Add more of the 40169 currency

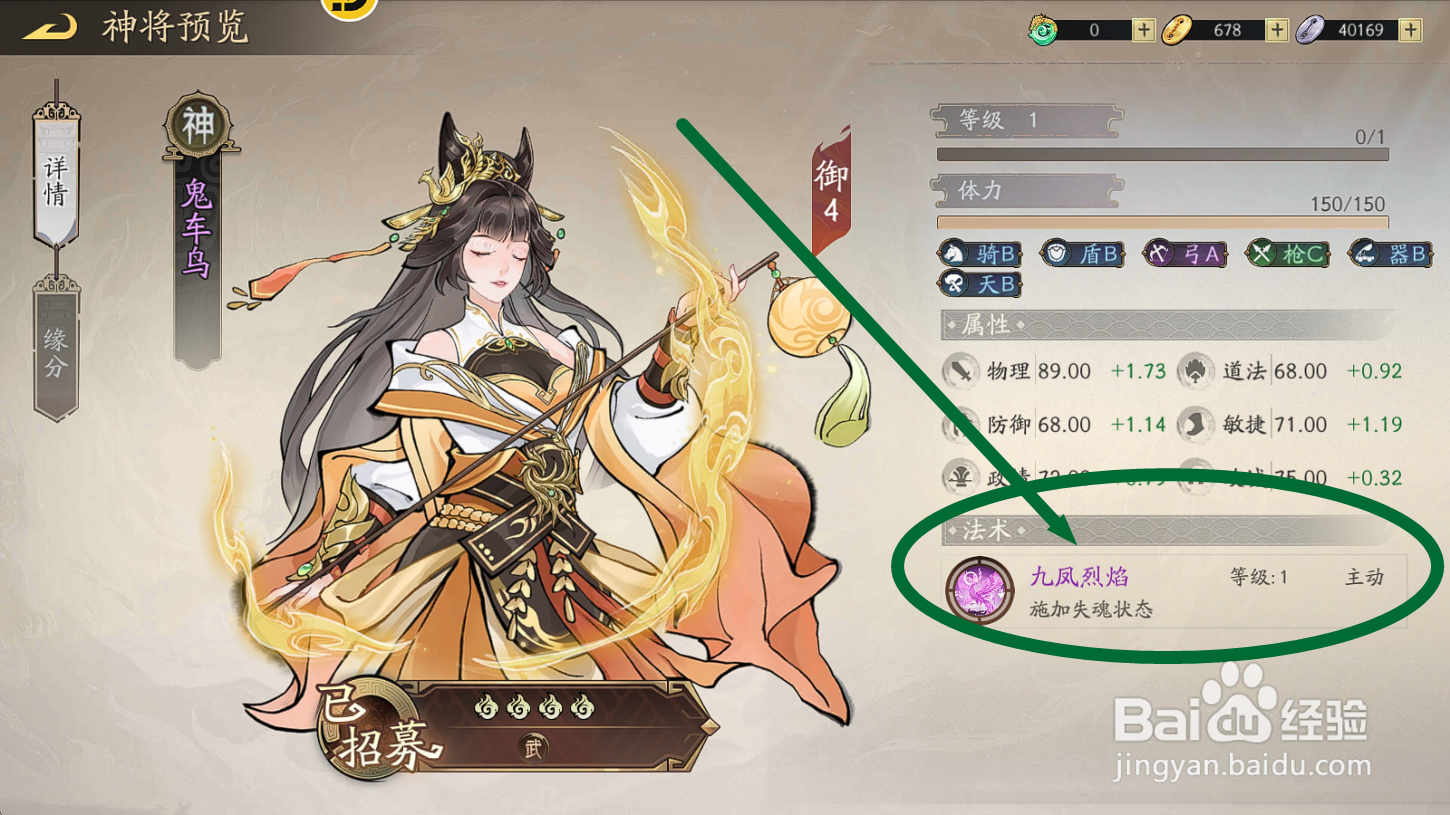pyautogui.click(x=1411, y=29)
